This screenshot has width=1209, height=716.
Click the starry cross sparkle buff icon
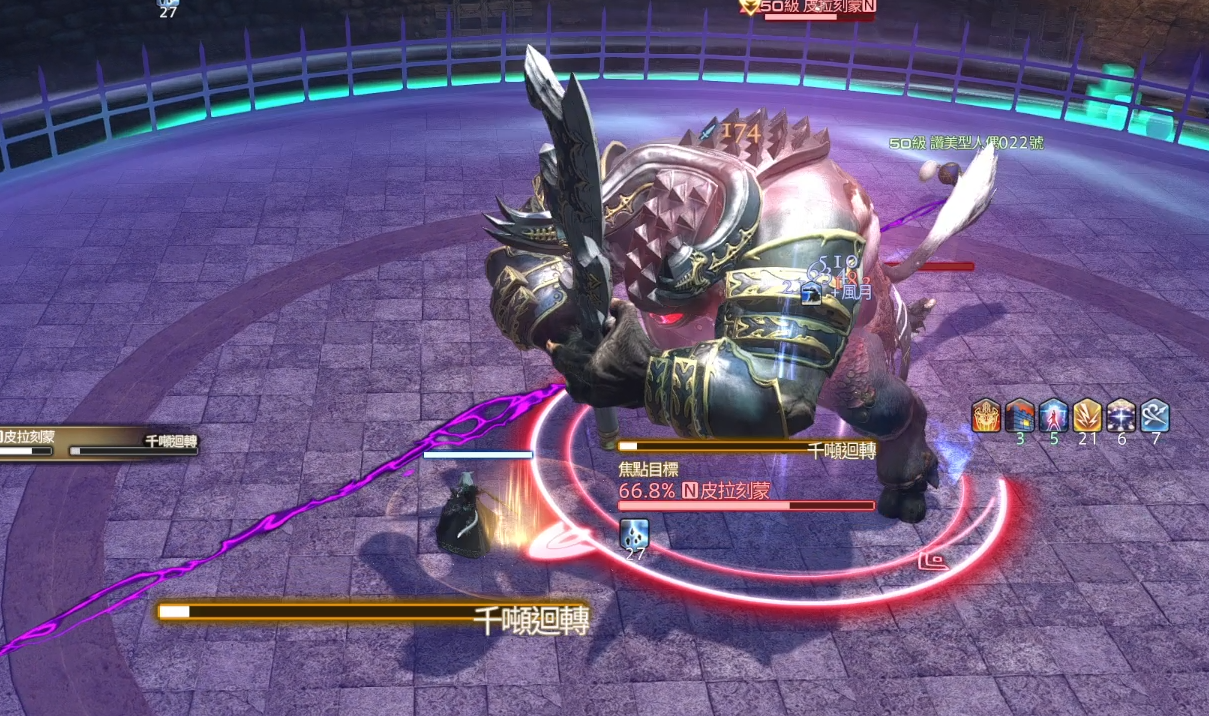(1121, 415)
